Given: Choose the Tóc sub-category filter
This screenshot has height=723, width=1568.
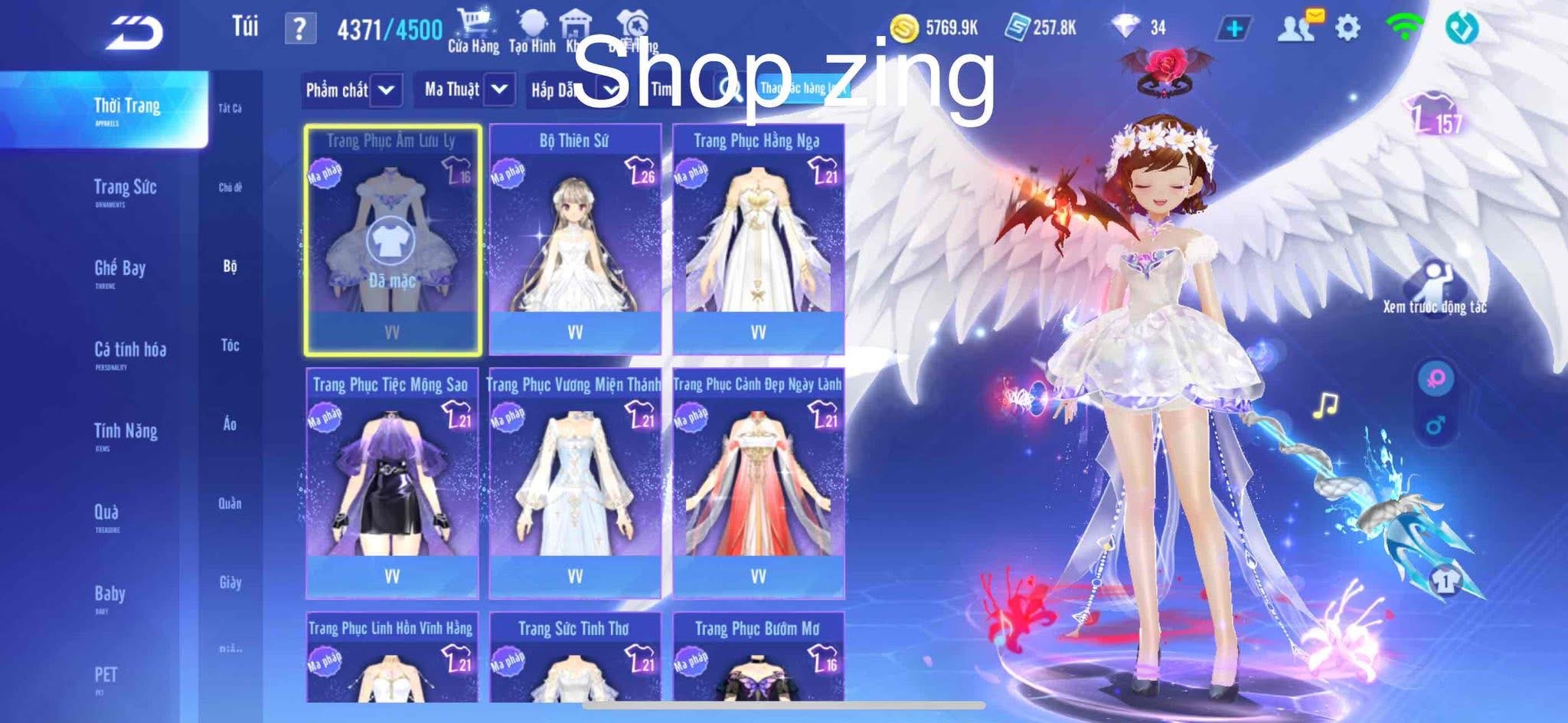Looking at the screenshot, I should click(230, 345).
